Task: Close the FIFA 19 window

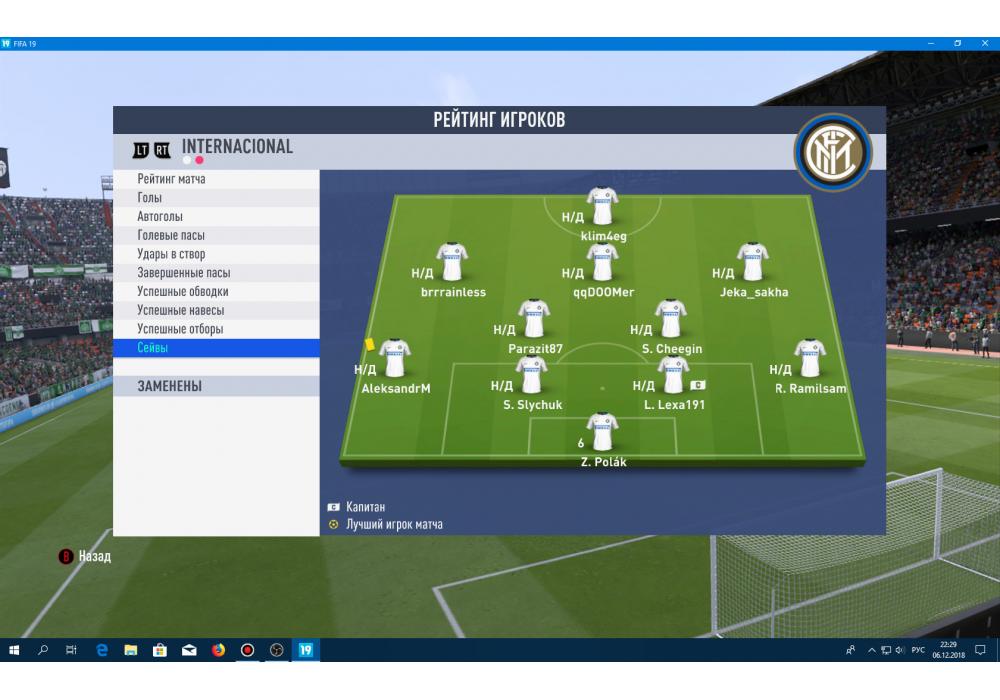Action: click(x=985, y=44)
